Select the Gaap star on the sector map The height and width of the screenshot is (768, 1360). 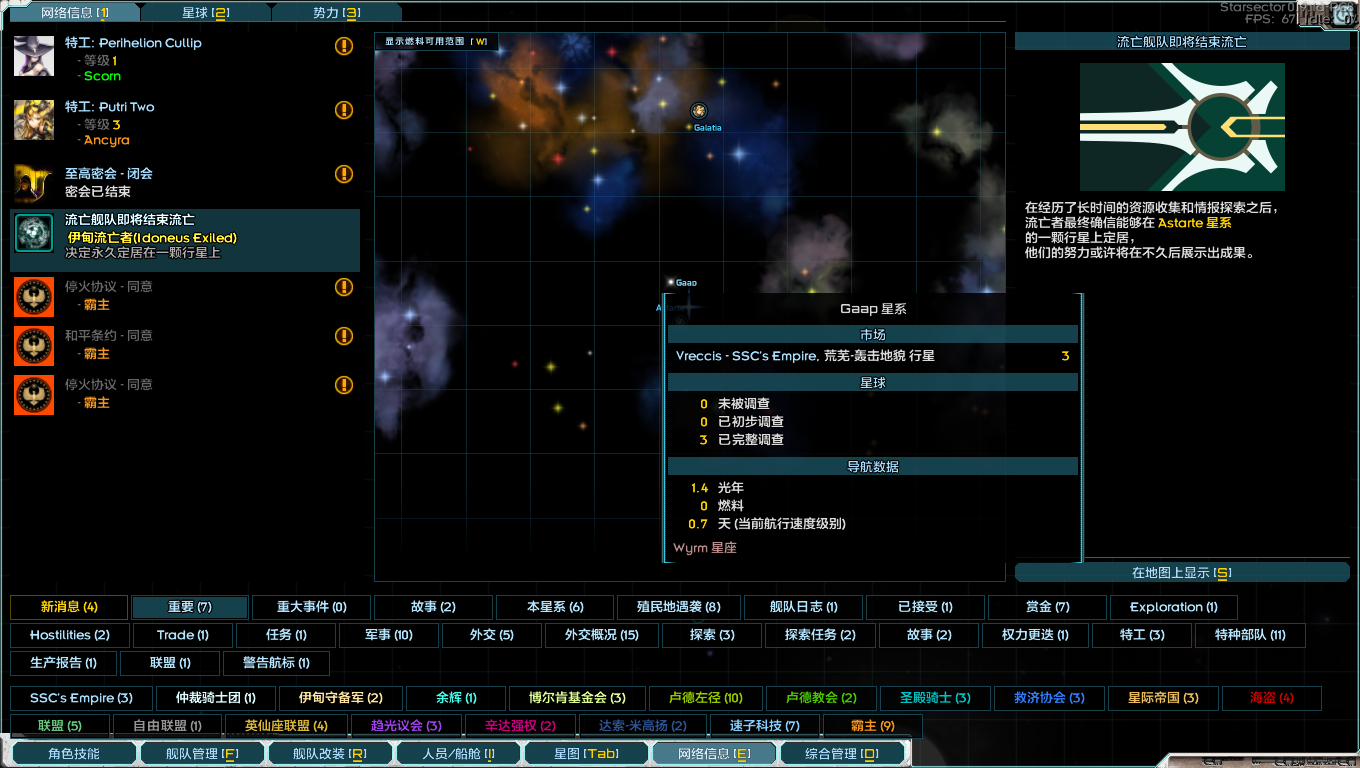(671, 282)
